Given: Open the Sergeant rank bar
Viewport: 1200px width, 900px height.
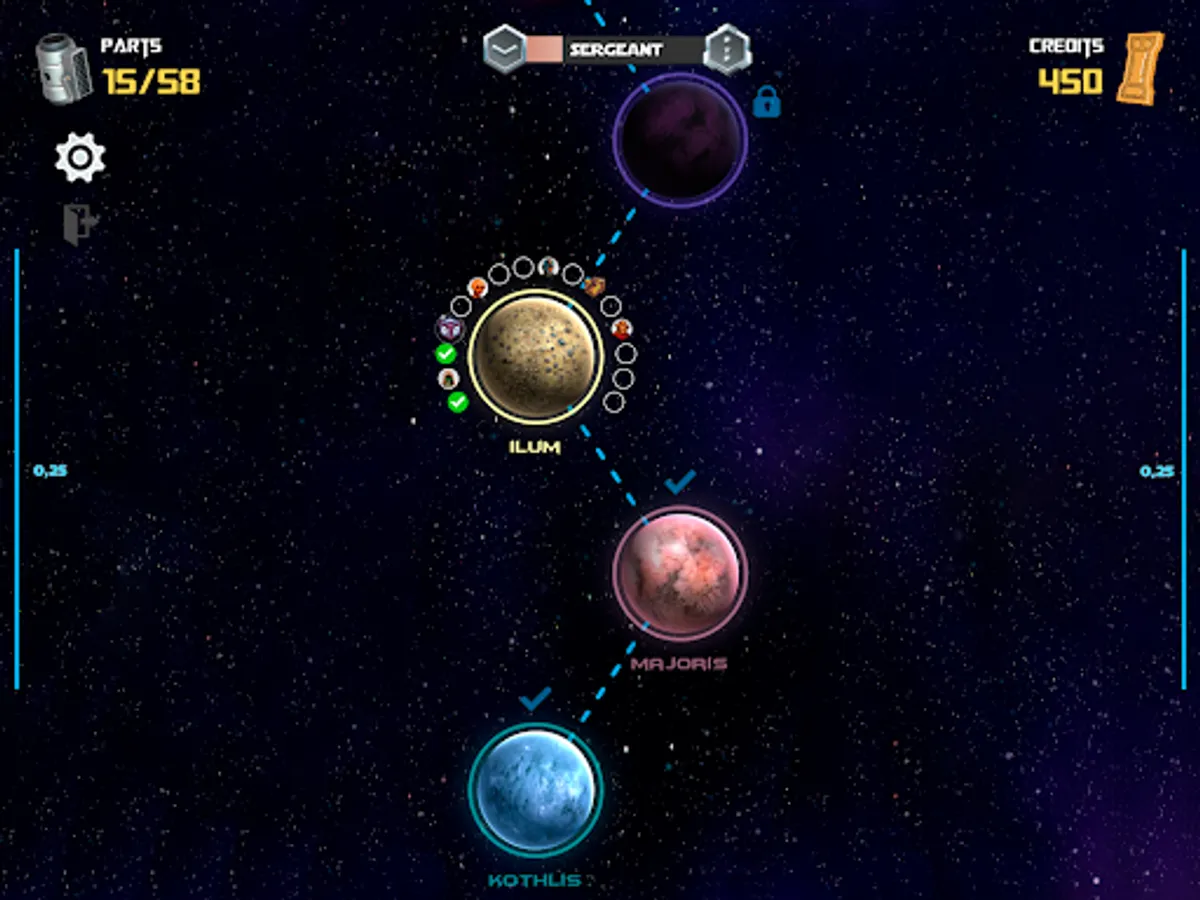Looking at the screenshot, I should click(615, 49).
